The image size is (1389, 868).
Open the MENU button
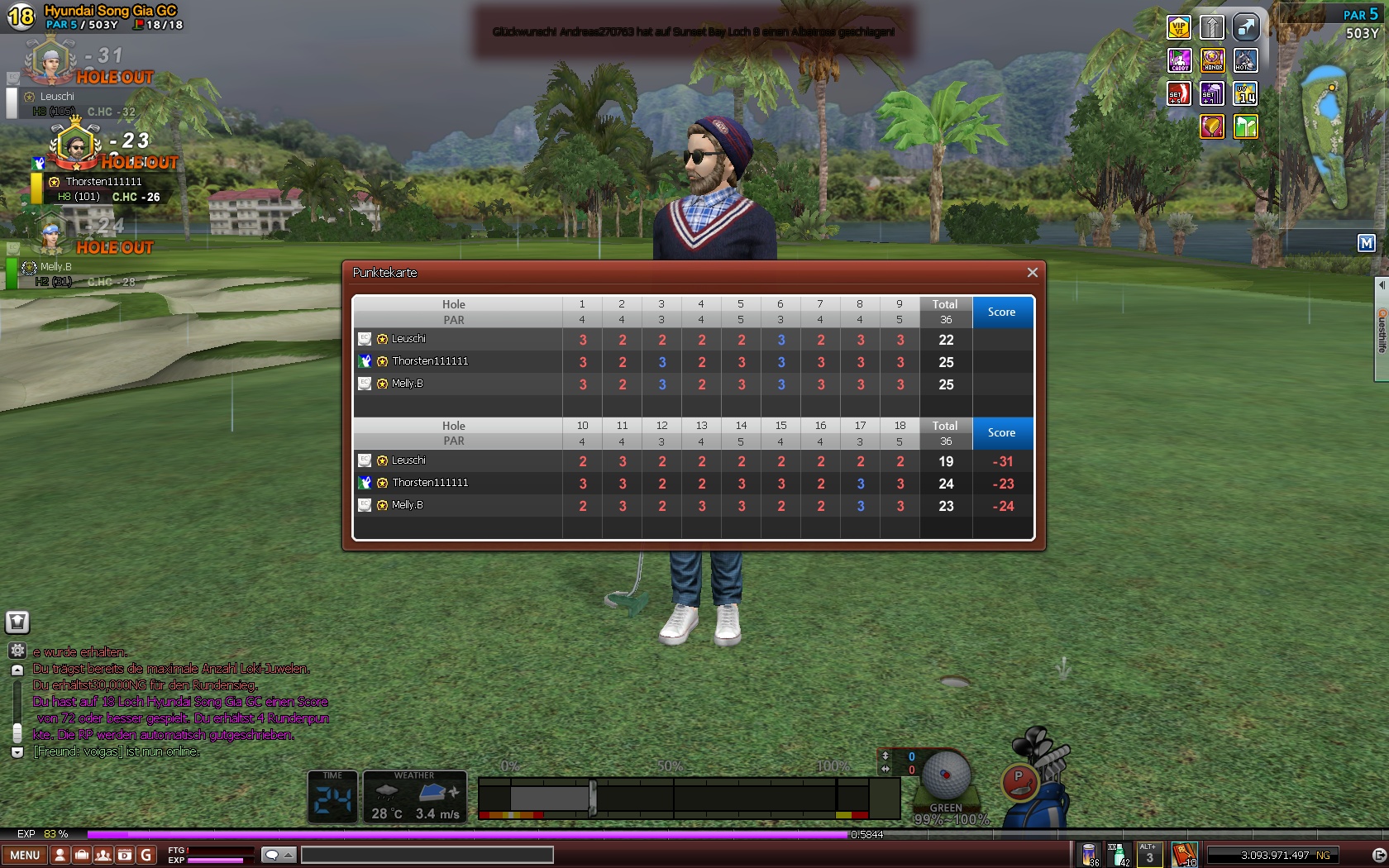25,855
